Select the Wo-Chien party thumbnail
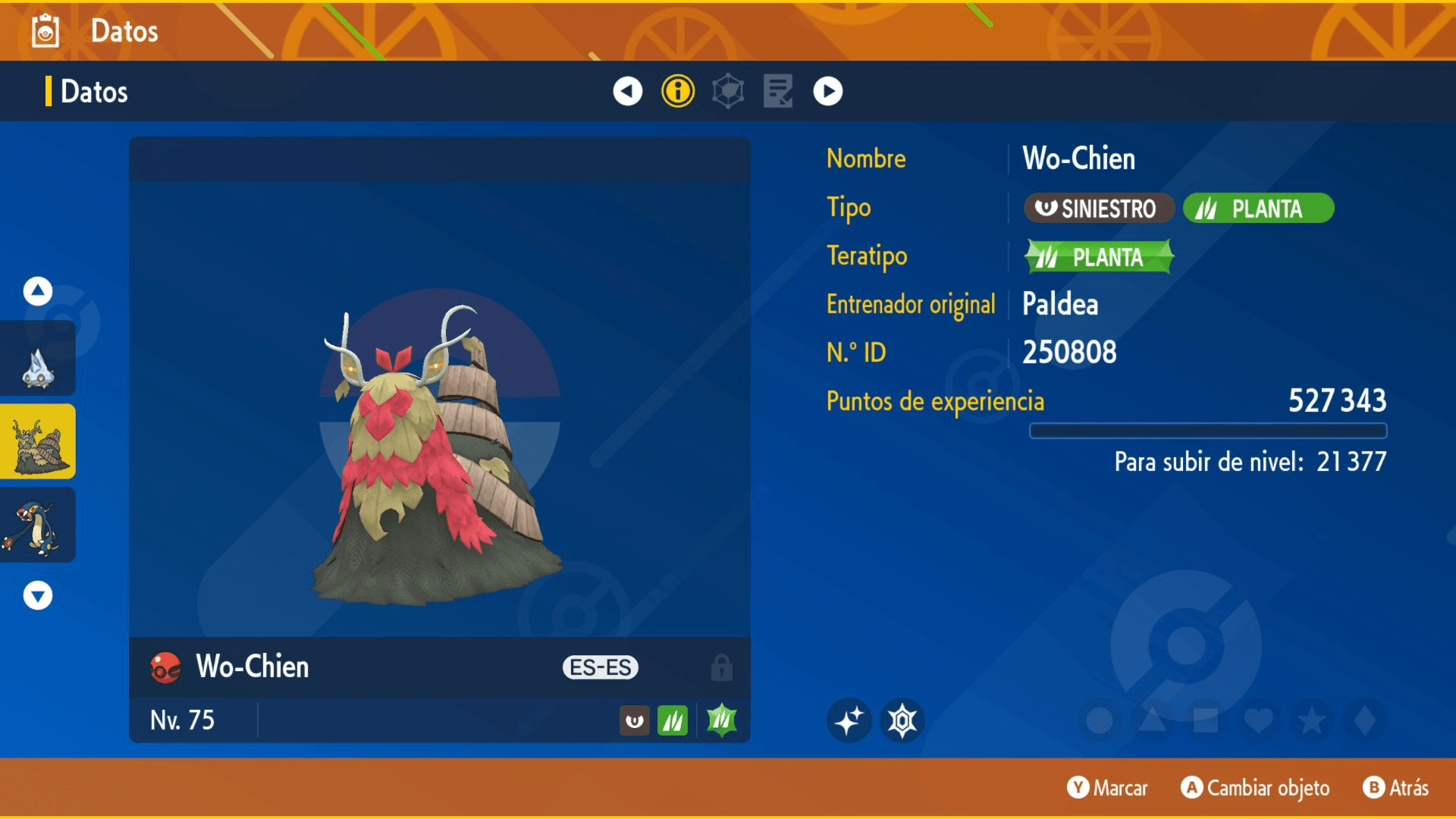 point(38,442)
